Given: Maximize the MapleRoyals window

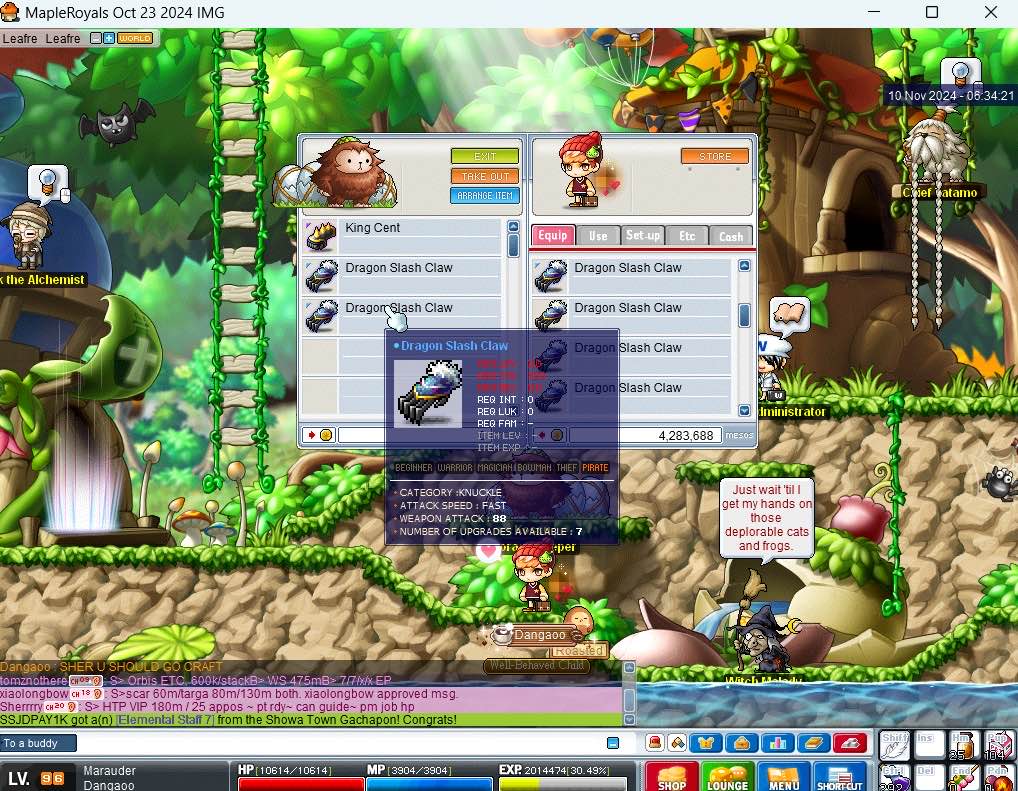Looking at the screenshot, I should click(931, 13).
